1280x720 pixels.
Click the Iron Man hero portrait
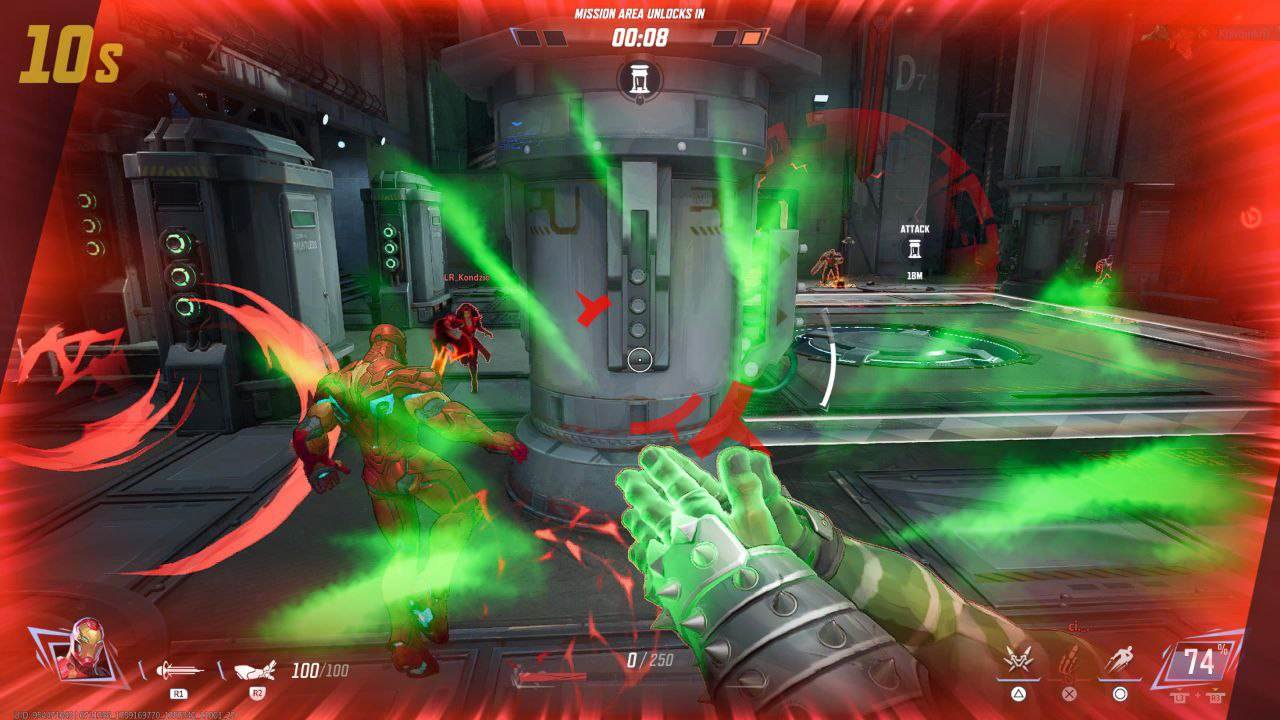point(82,650)
